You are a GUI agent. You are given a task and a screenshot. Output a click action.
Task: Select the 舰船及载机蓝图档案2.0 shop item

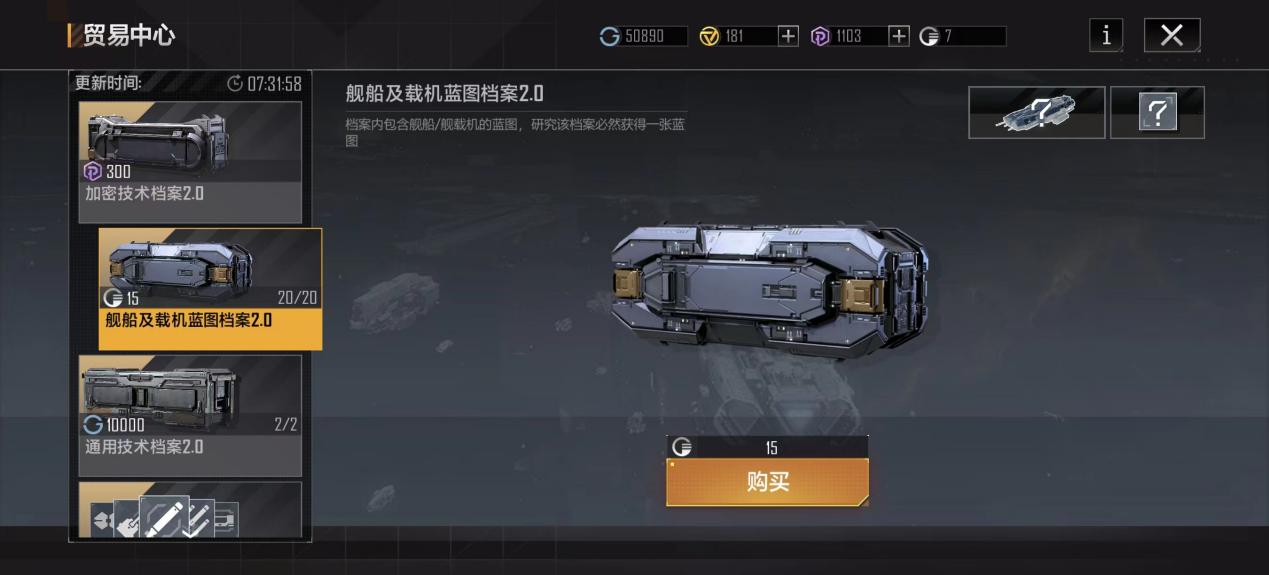click(x=210, y=288)
